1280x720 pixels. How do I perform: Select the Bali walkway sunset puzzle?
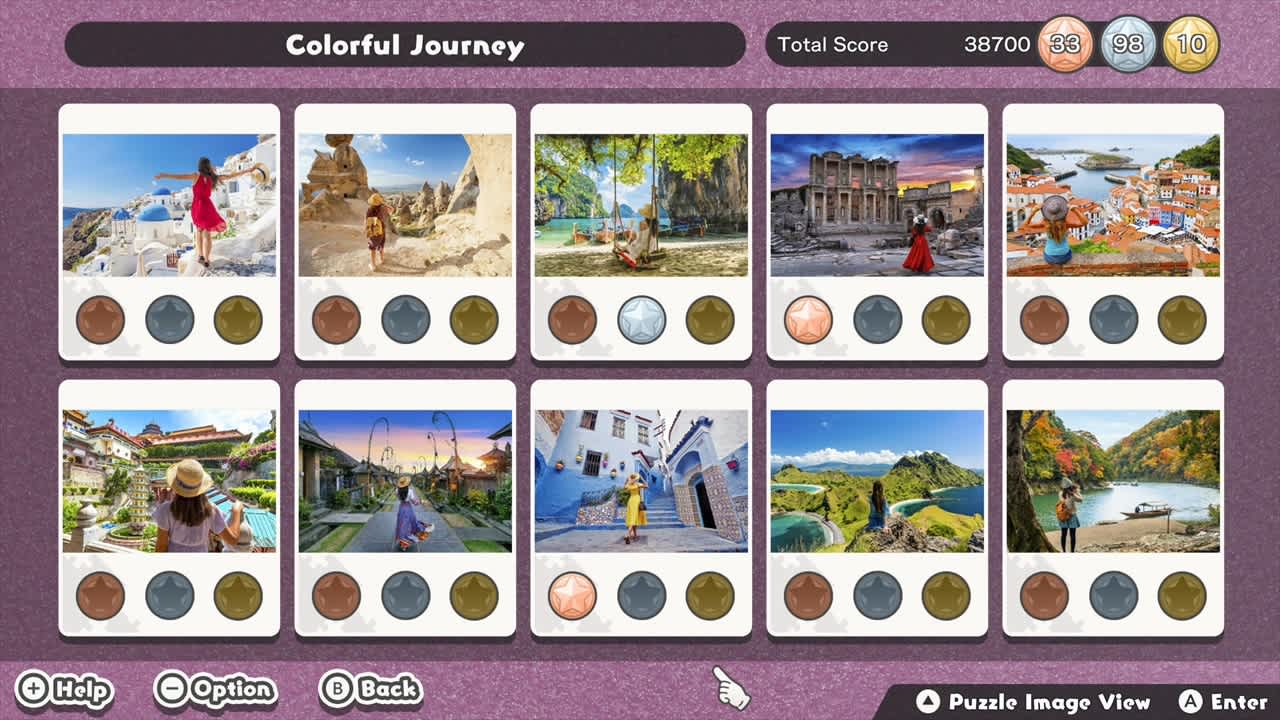[x=405, y=480]
